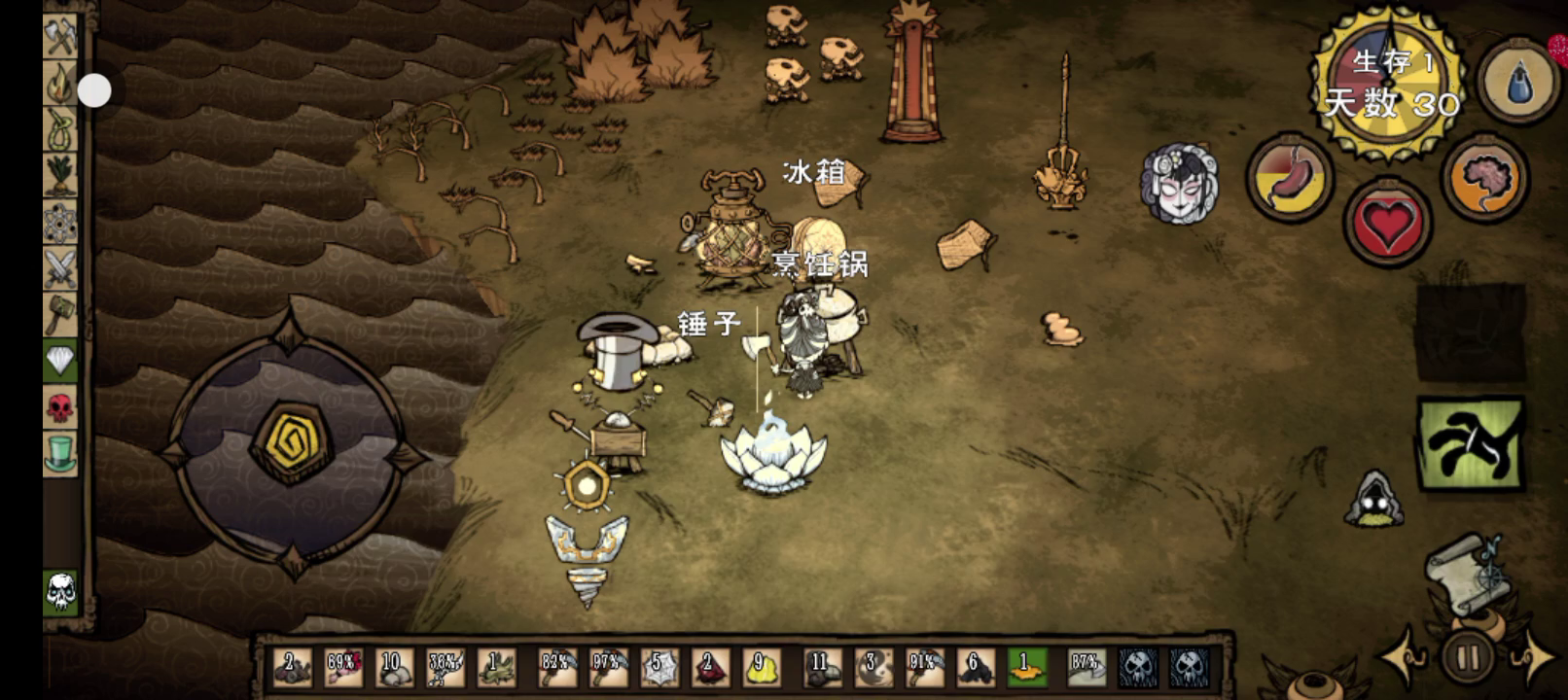Open the green top hat Dress tab
1568x700 pixels.
(60, 454)
